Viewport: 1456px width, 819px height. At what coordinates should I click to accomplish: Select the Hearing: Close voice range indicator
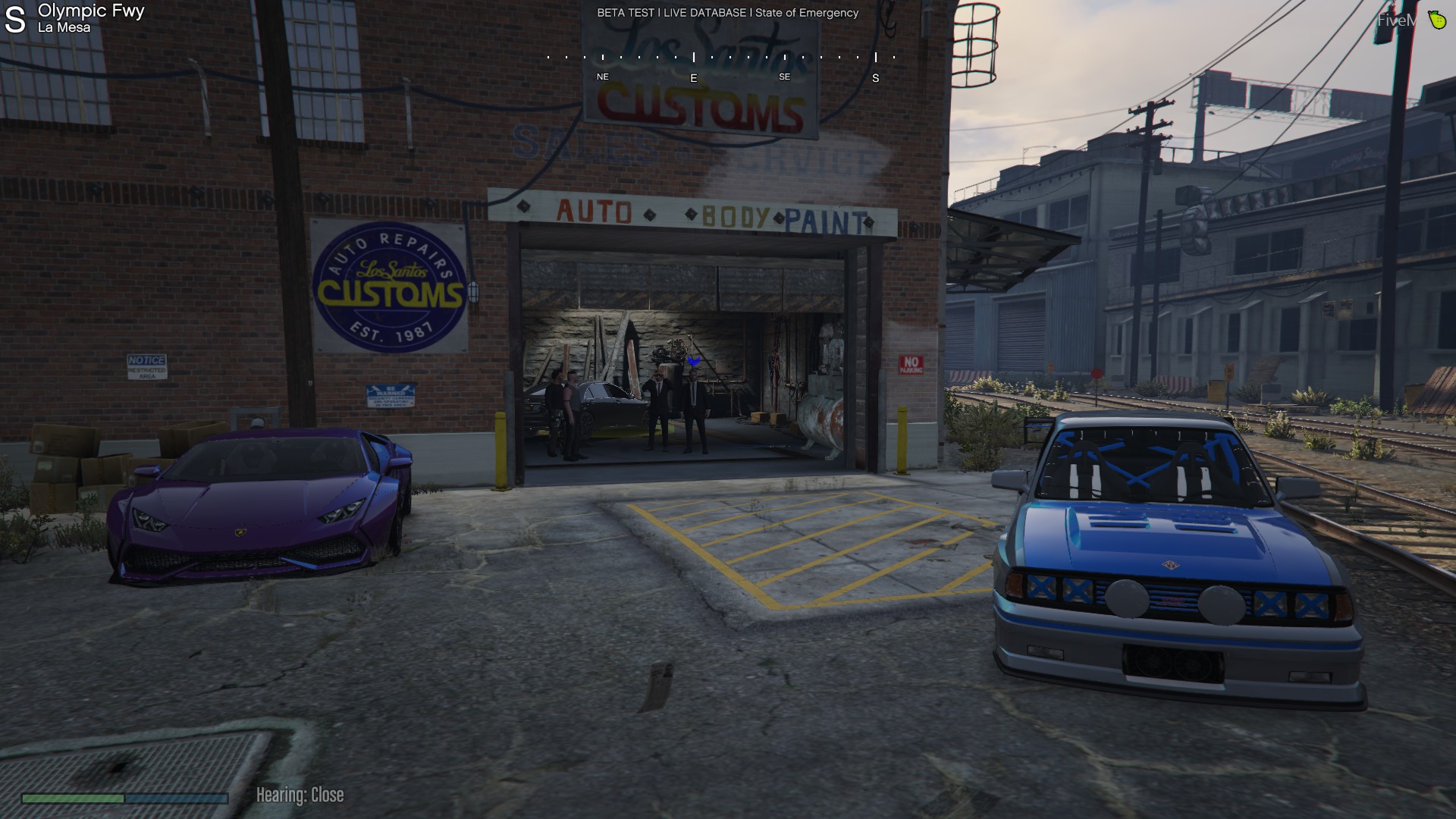[x=300, y=795]
